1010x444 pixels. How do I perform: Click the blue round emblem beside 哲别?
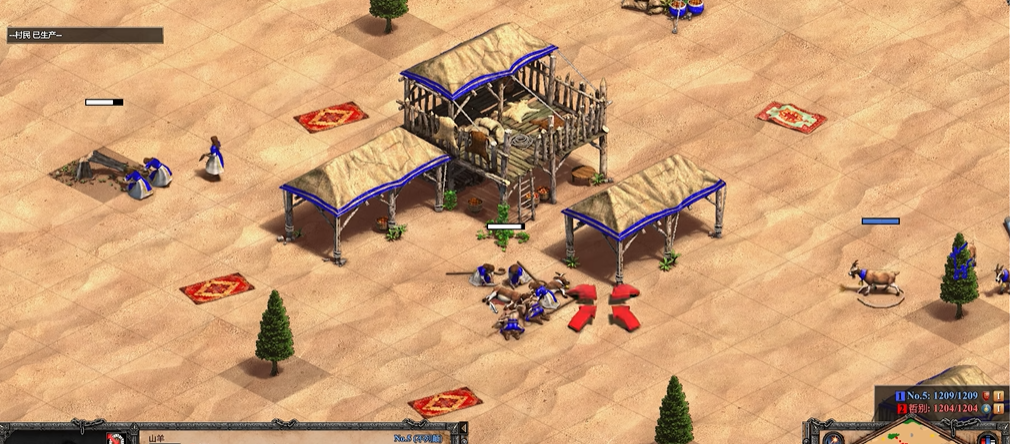(984, 408)
